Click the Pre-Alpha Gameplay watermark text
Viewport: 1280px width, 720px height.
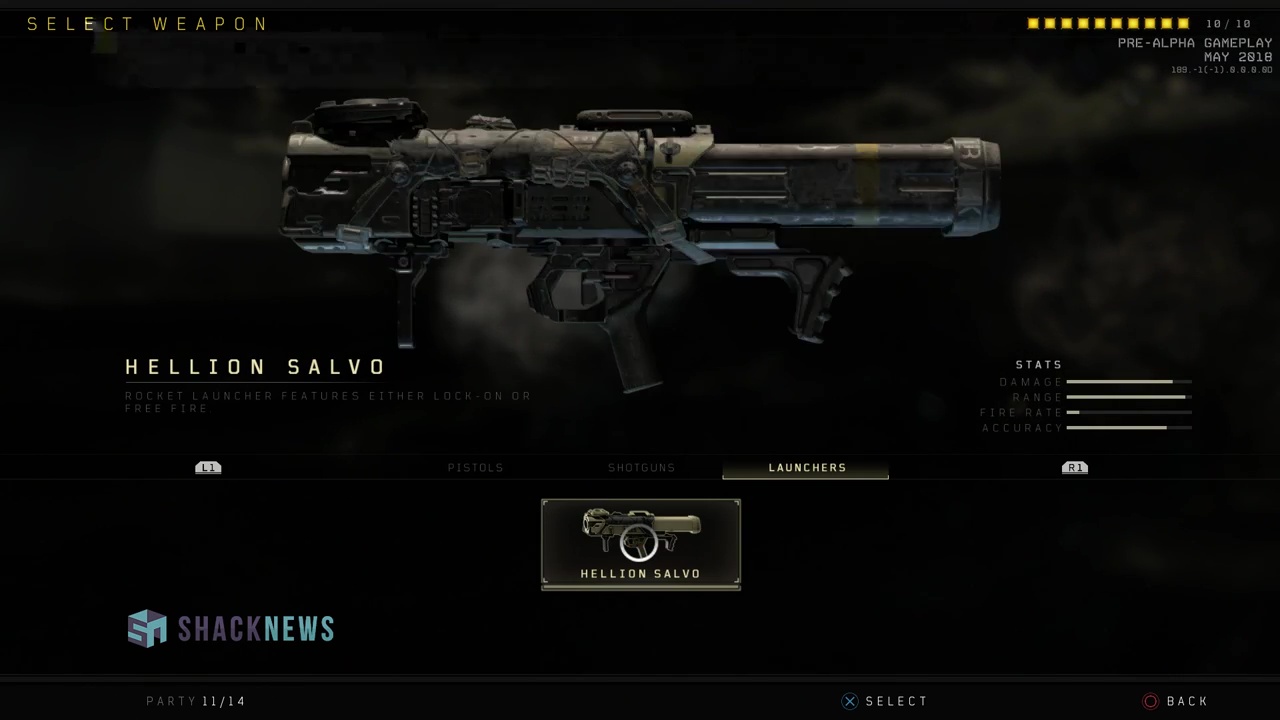coord(1194,43)
